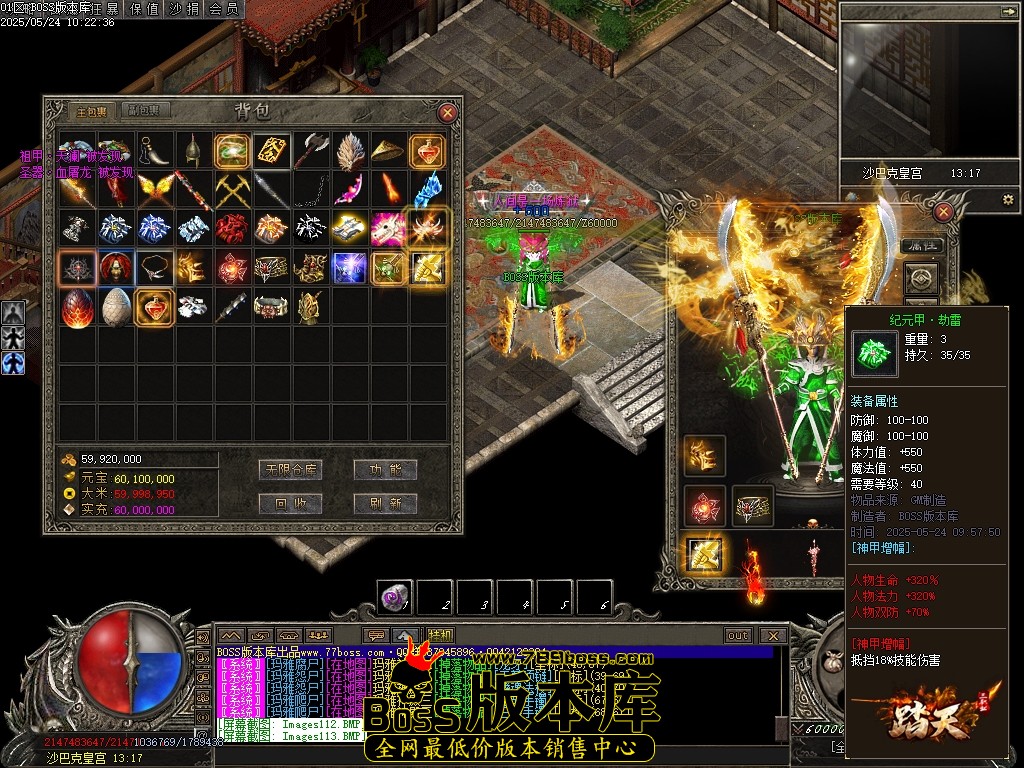Select the fiery red dragon egg

point(77,306)
